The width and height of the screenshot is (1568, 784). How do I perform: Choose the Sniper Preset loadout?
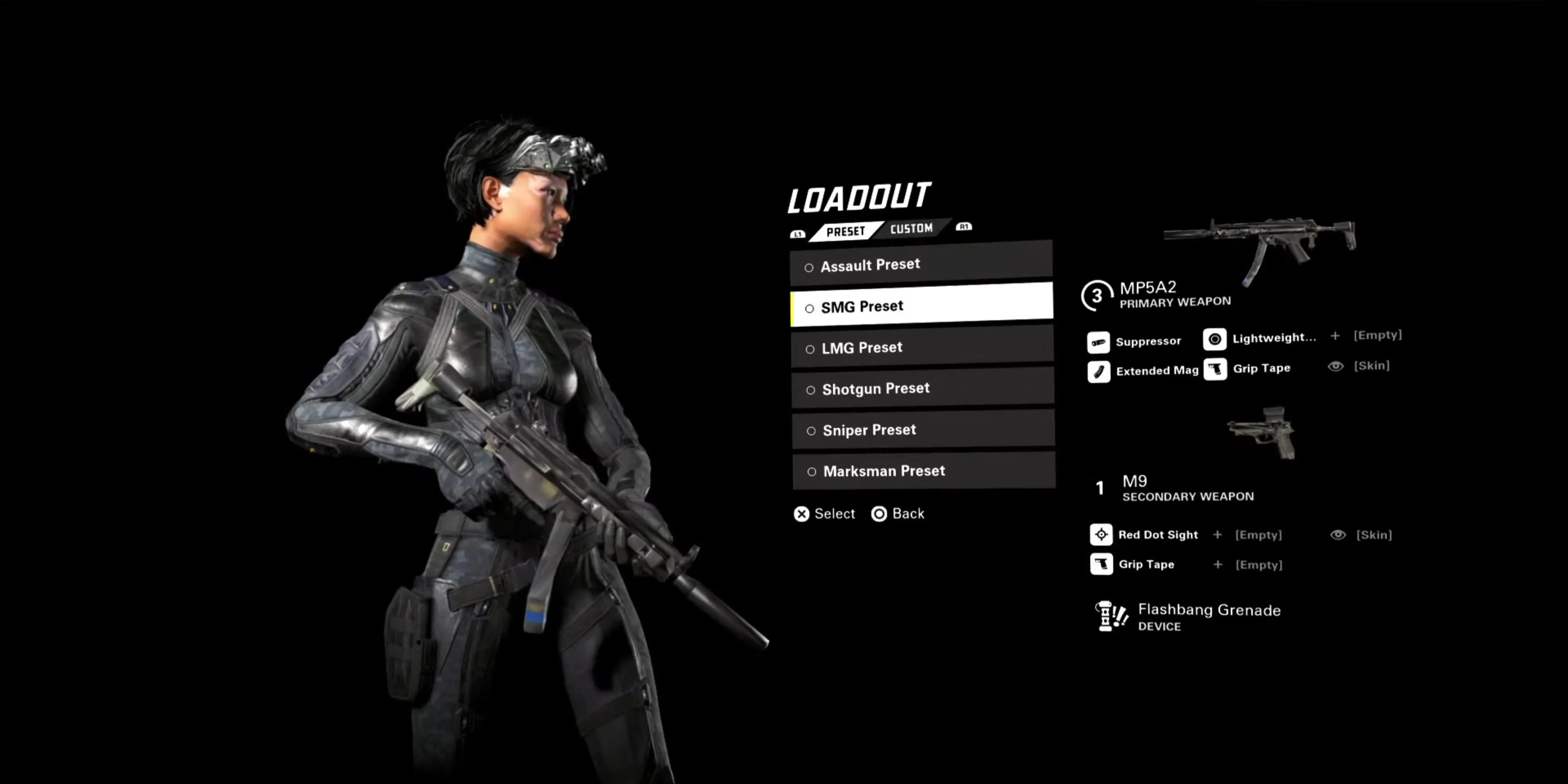click(x=922, y=430)
